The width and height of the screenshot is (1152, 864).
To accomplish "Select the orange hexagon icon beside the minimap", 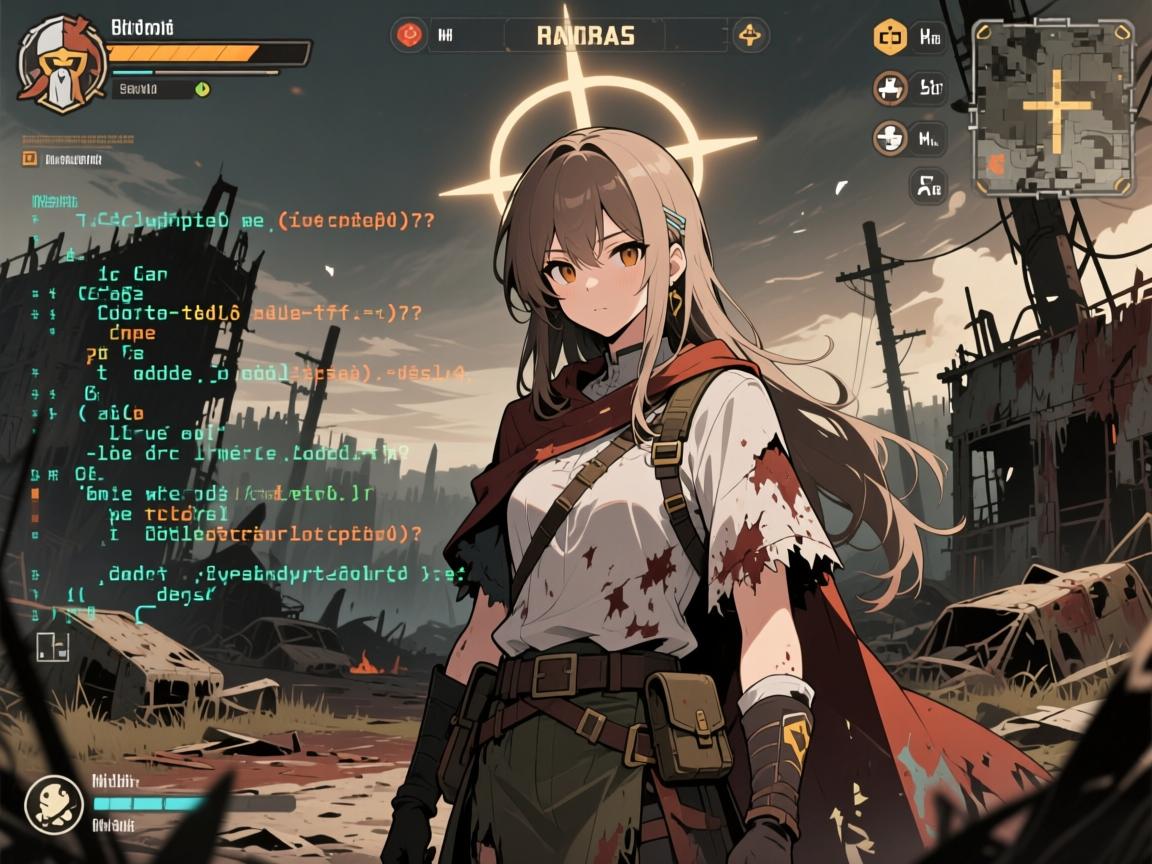I will click(889, 38).
